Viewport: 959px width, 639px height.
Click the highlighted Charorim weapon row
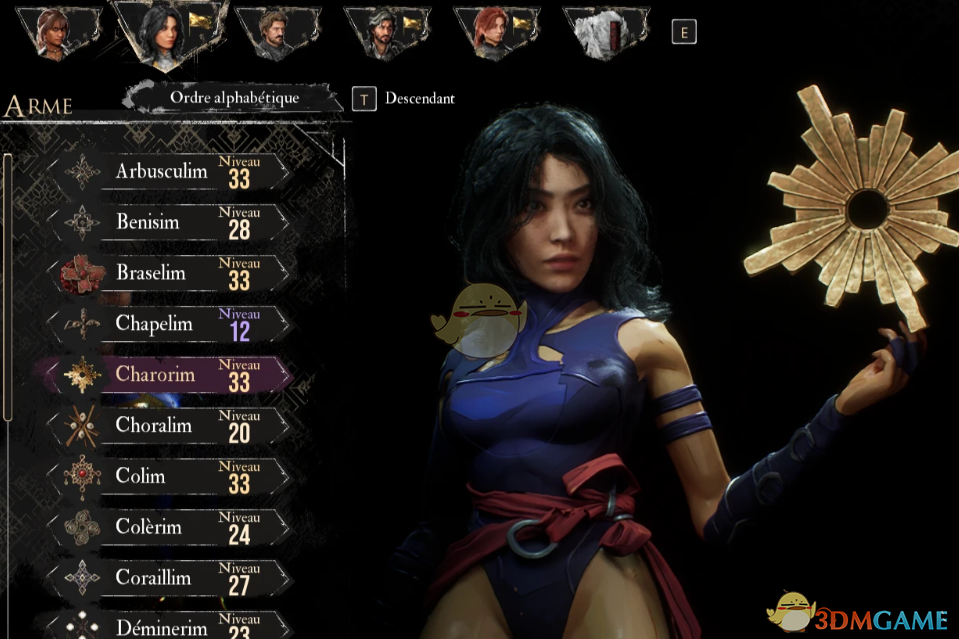coord(170,374)
